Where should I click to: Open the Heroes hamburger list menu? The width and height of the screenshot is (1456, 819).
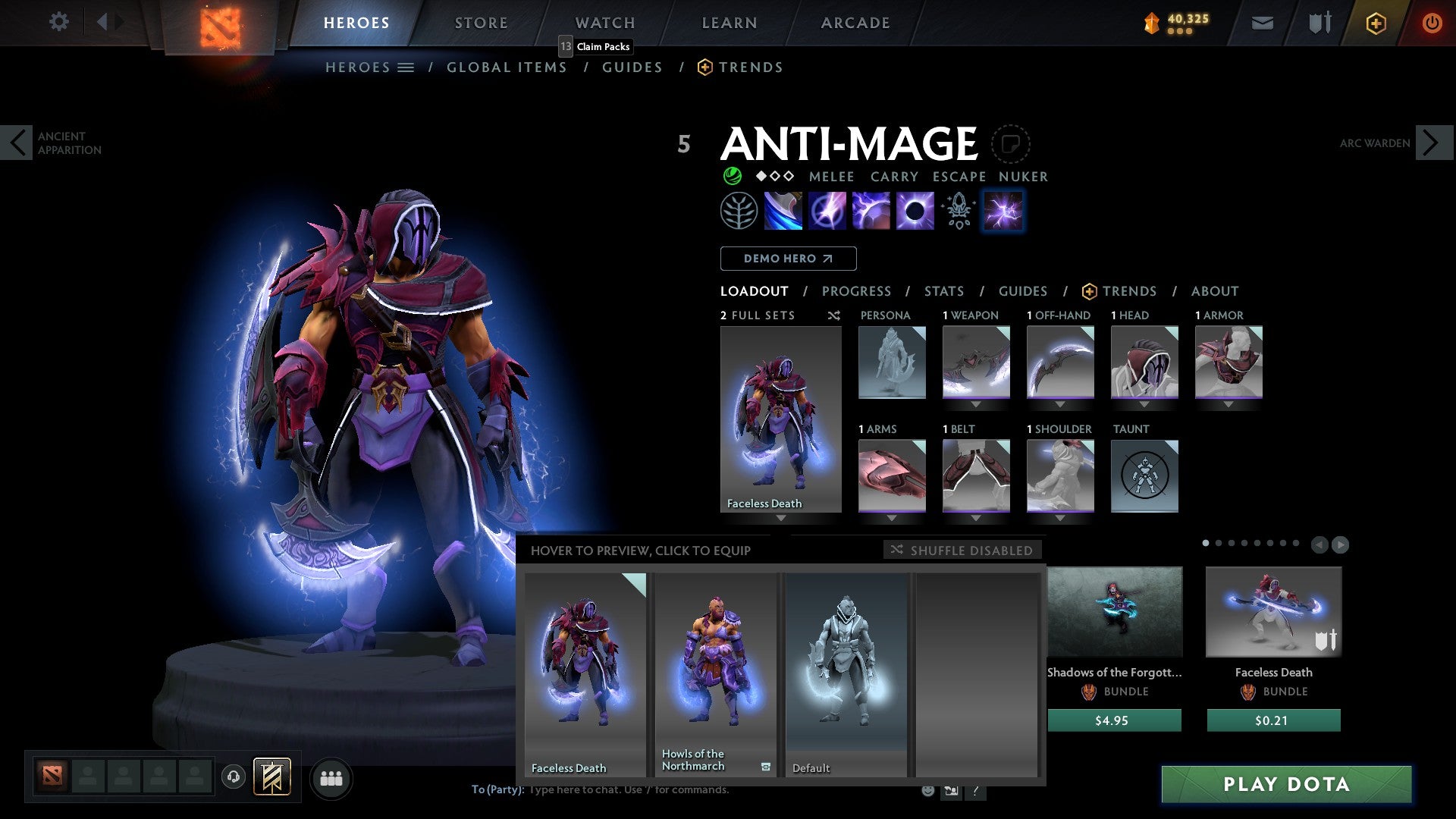[406, 67]
